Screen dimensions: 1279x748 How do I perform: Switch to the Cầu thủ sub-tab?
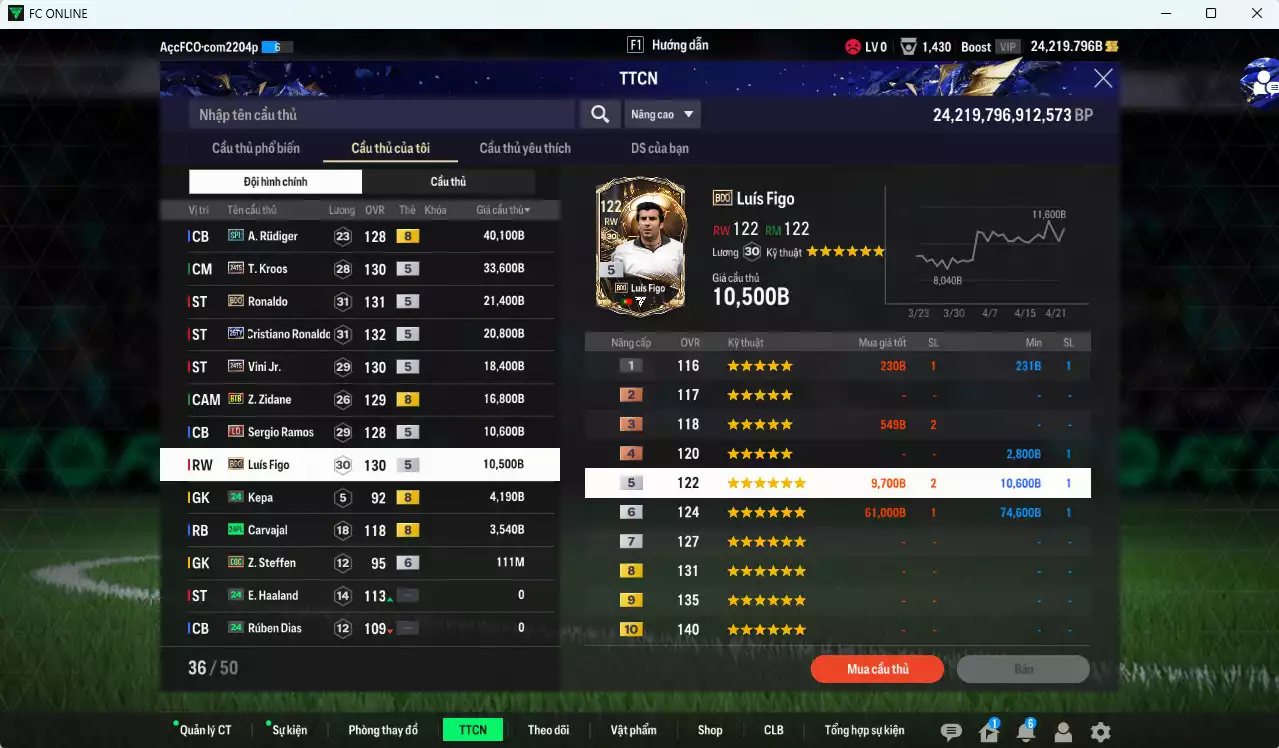pyautogui.click(x=448, y=182)
